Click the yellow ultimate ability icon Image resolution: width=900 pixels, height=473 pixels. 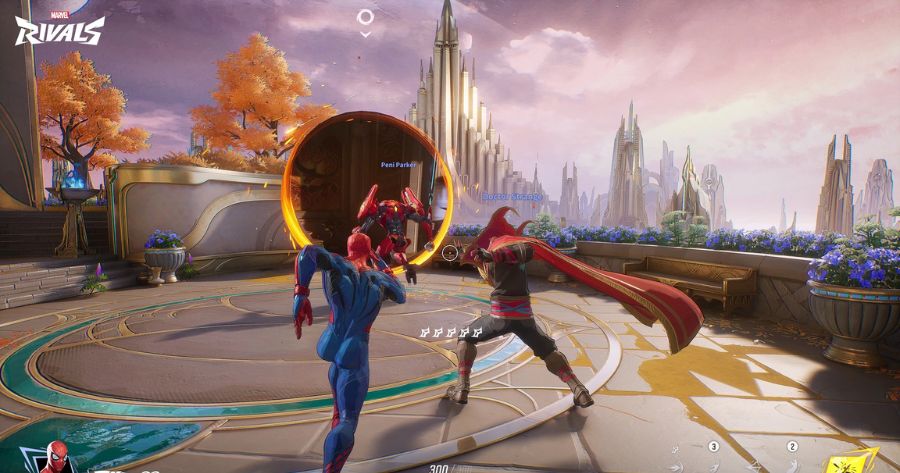tap(851, 461)
